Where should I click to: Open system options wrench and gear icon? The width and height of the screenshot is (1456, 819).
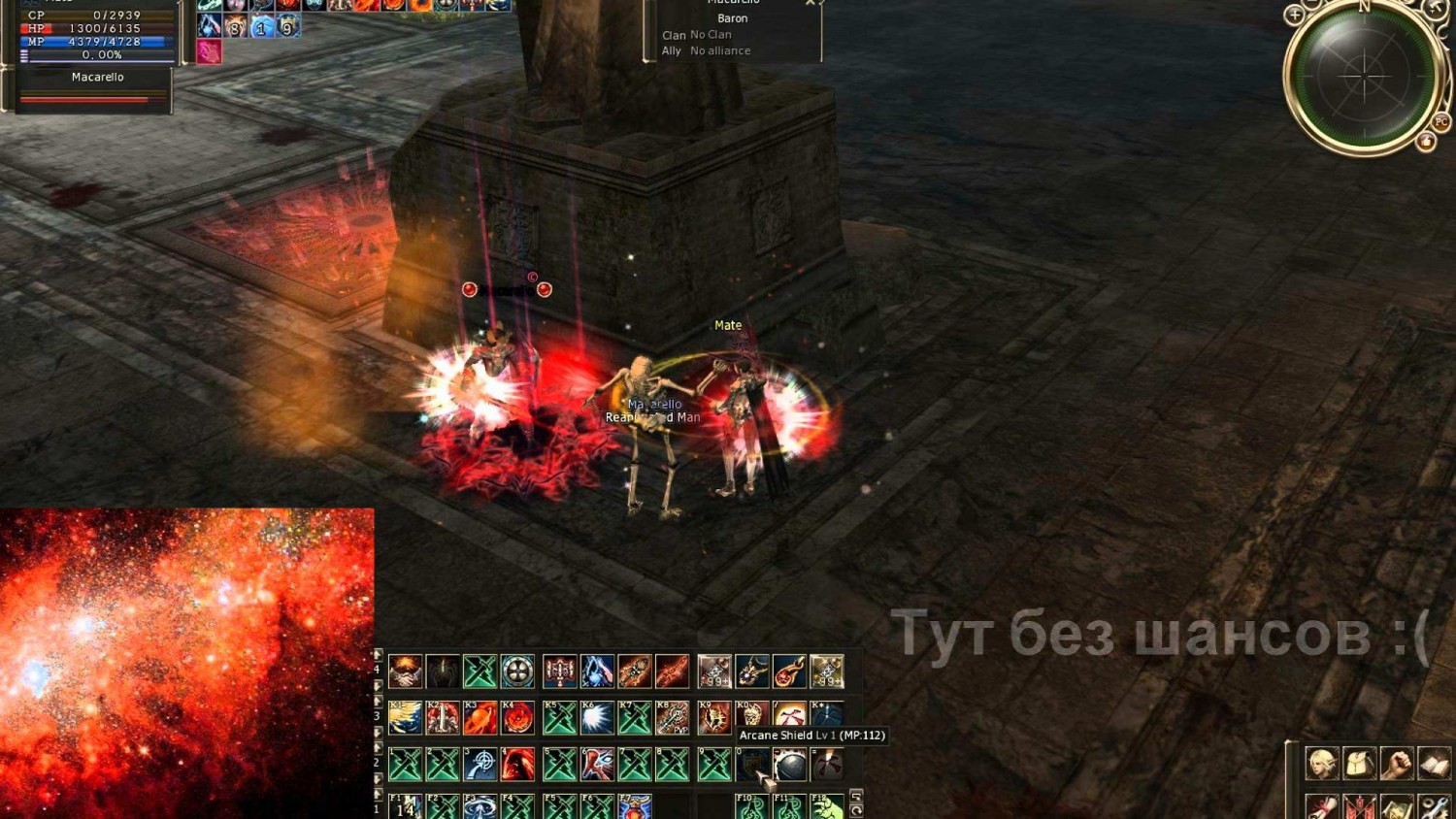pos(1435,806)
